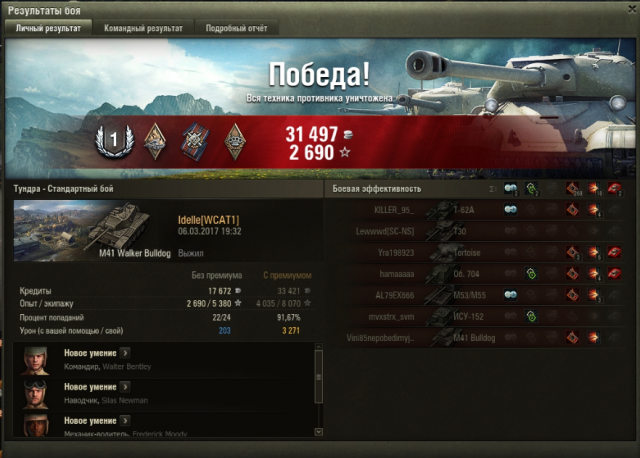Click the mastery badge with number 1
Viewport: 640px width, 458px height.
111,143
